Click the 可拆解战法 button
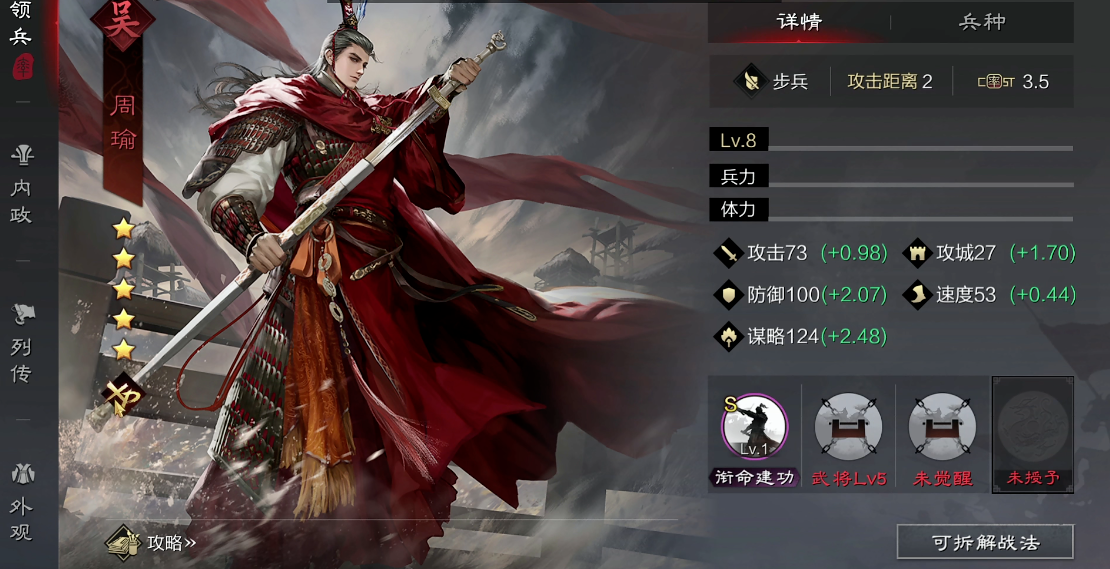The width and height of the screenshot is (1110, 569). click(x=984, y=542)
